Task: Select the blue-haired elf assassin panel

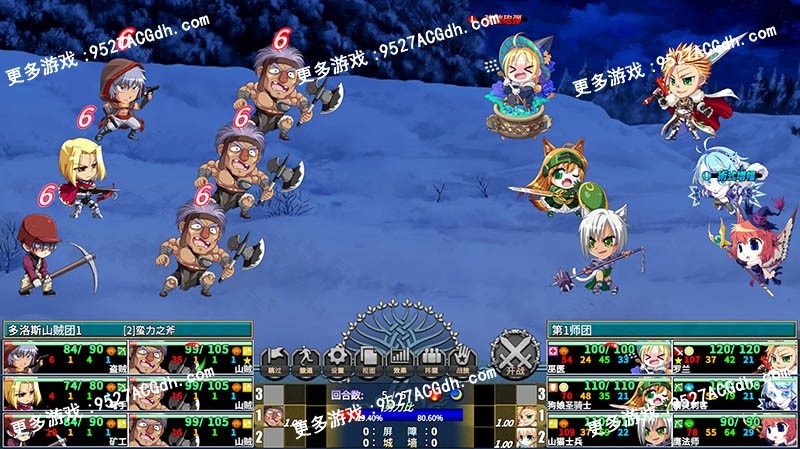Action: click(735, 393)
